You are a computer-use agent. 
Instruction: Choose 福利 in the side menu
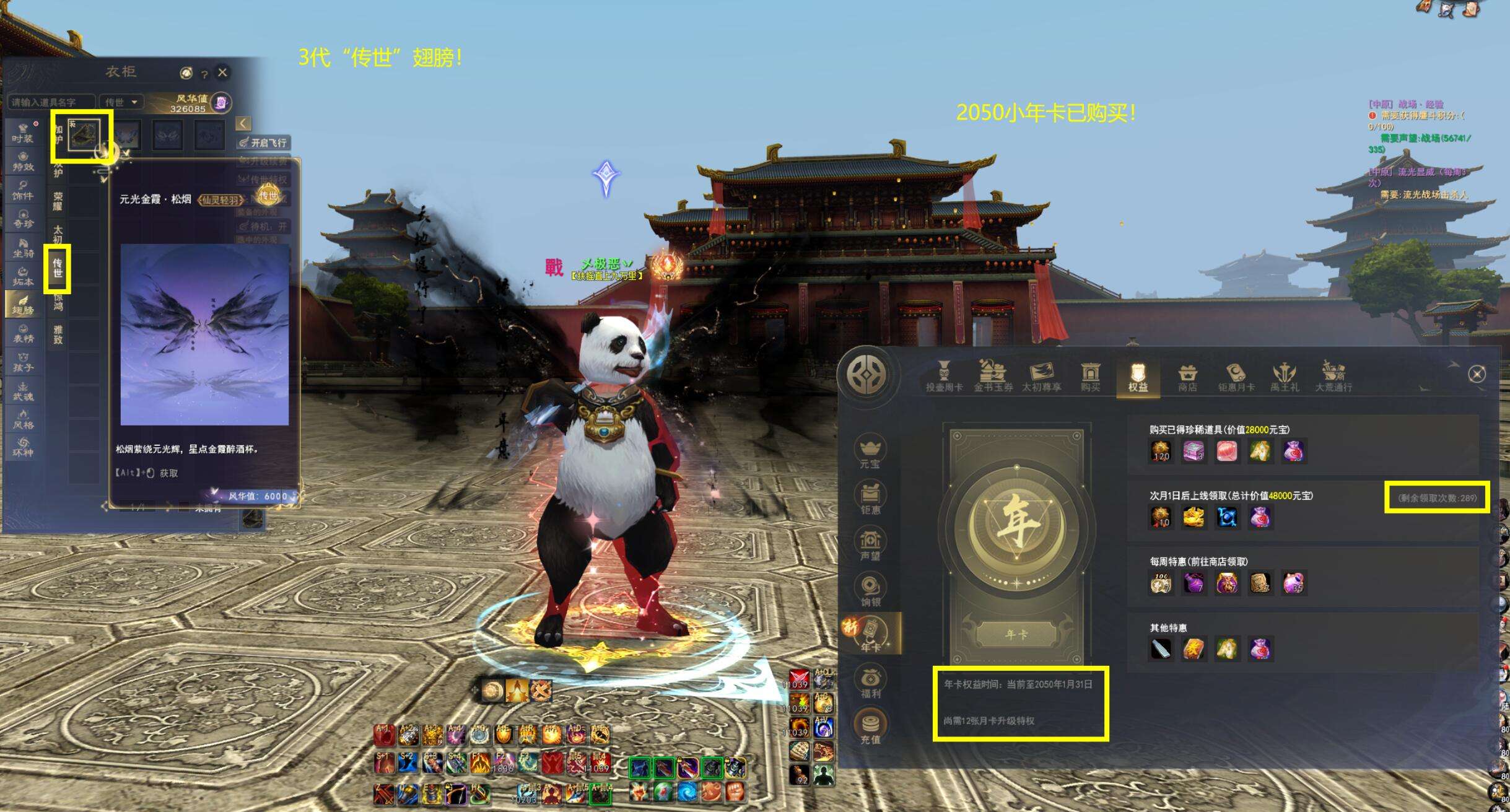(x=870, y=682)
